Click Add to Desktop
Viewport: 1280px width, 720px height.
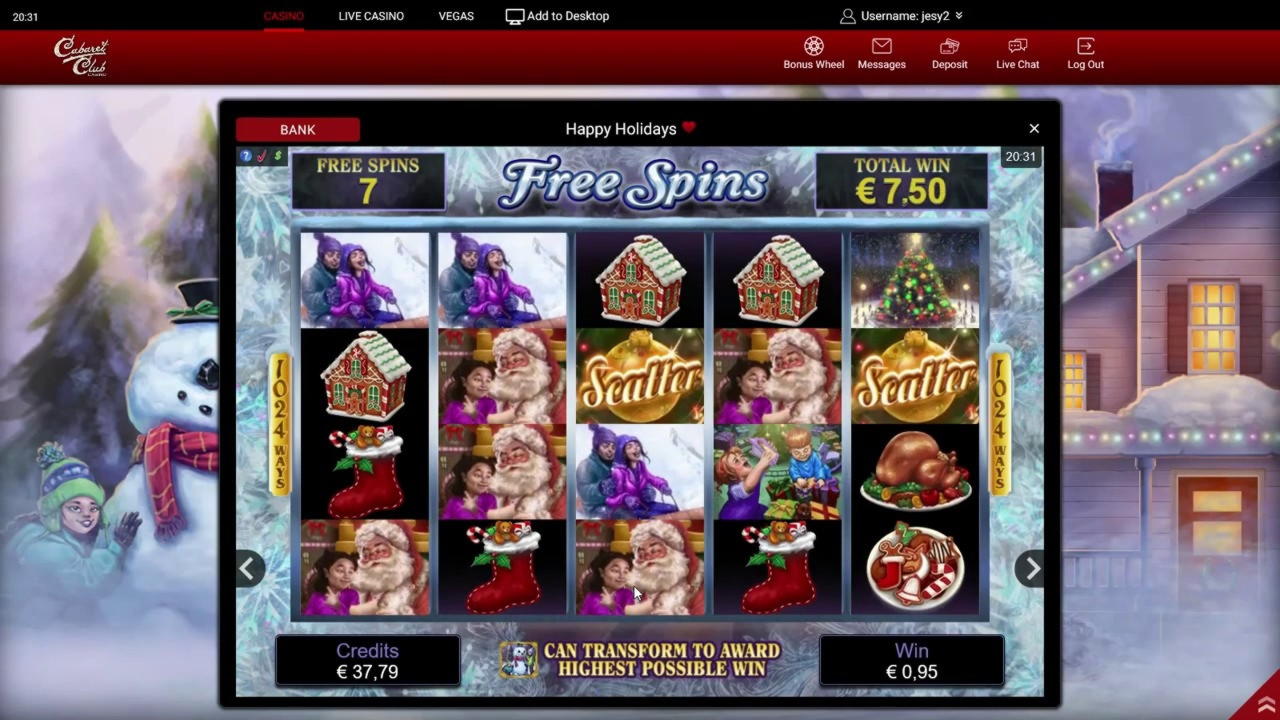(x=556, y=15)
